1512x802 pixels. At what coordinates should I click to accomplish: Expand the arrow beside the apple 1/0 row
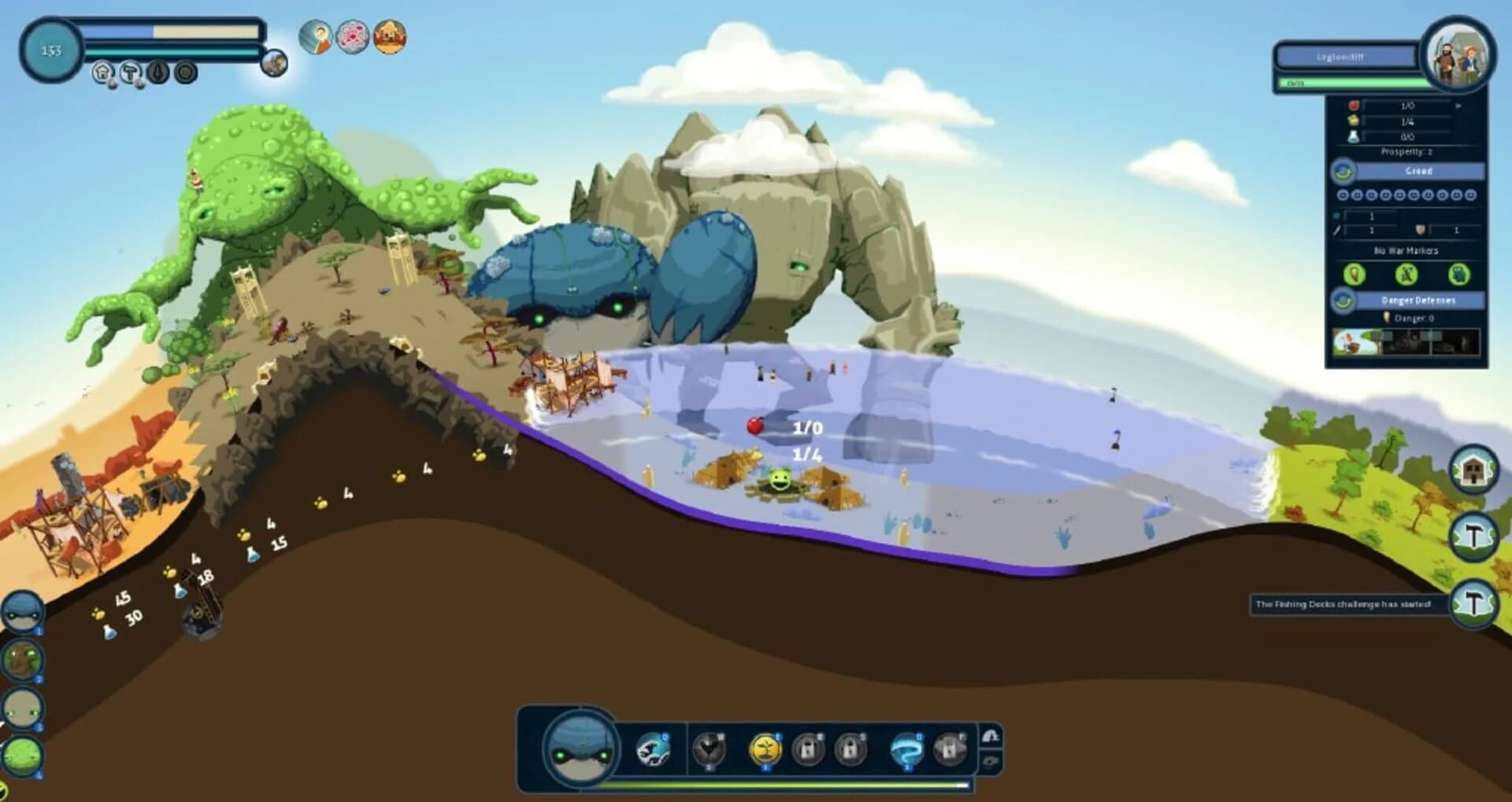click(x=1460, y=106)
